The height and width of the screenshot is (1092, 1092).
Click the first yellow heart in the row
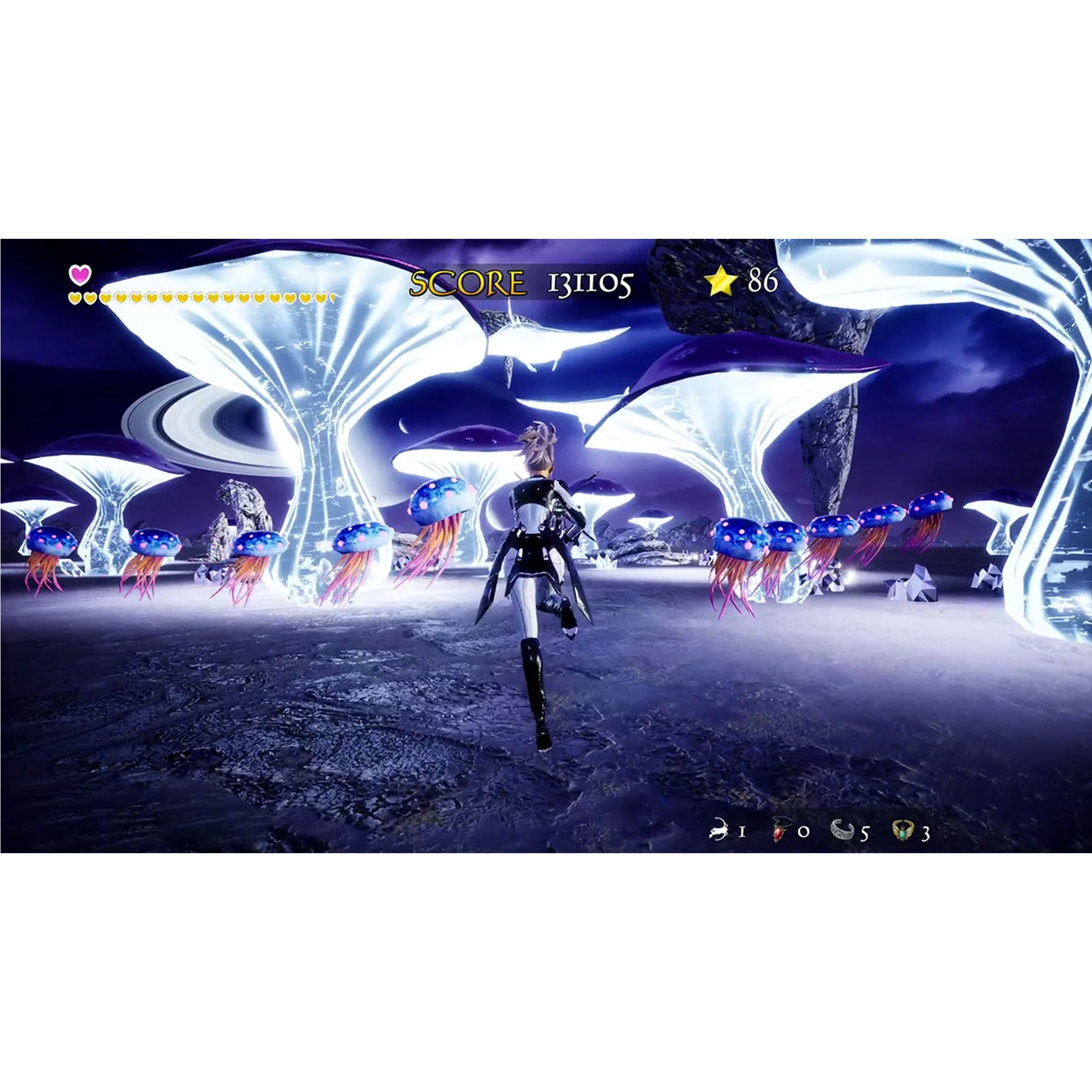pyautogui.click(x=74, y=297)
